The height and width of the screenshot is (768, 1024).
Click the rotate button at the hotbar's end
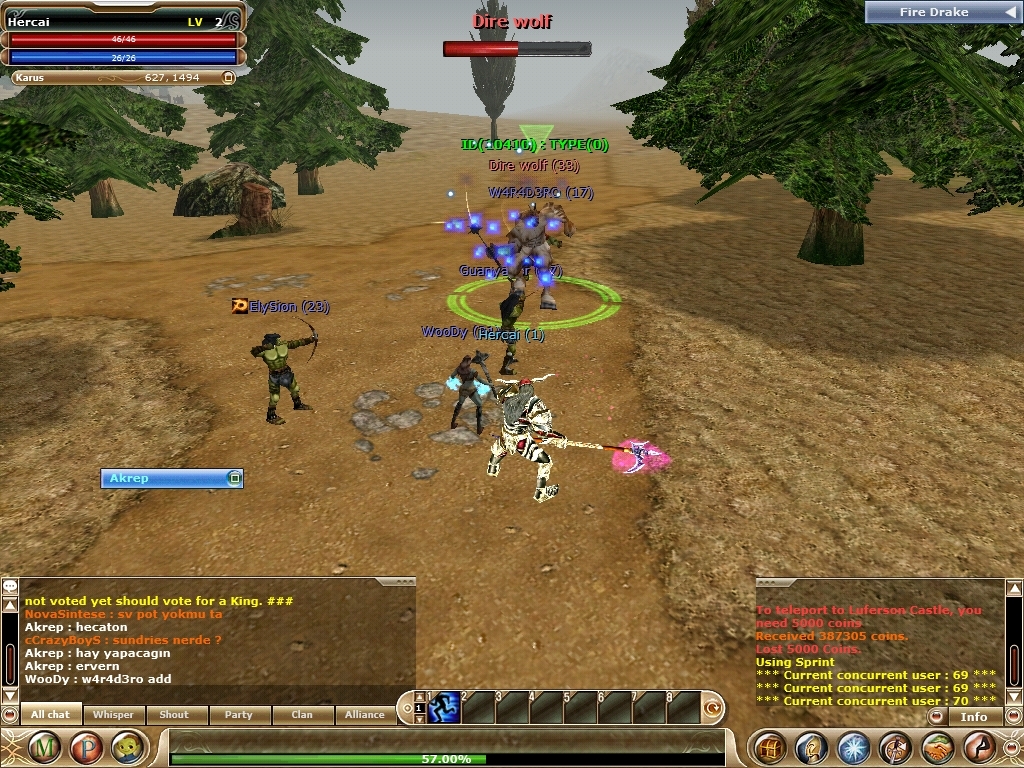713,708
